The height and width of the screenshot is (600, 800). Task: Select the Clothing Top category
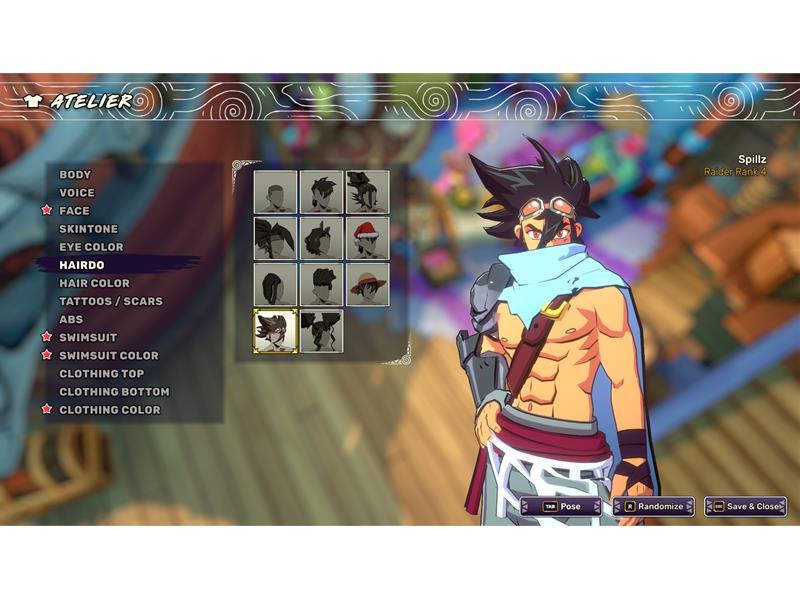tap(101, 373)
